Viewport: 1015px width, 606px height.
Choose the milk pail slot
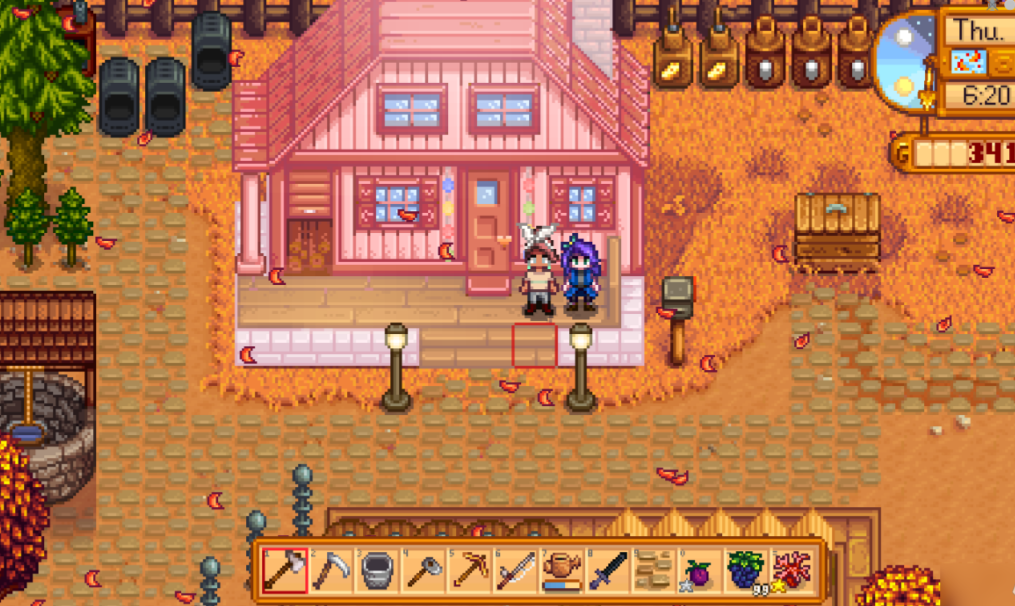coord(377,570)
